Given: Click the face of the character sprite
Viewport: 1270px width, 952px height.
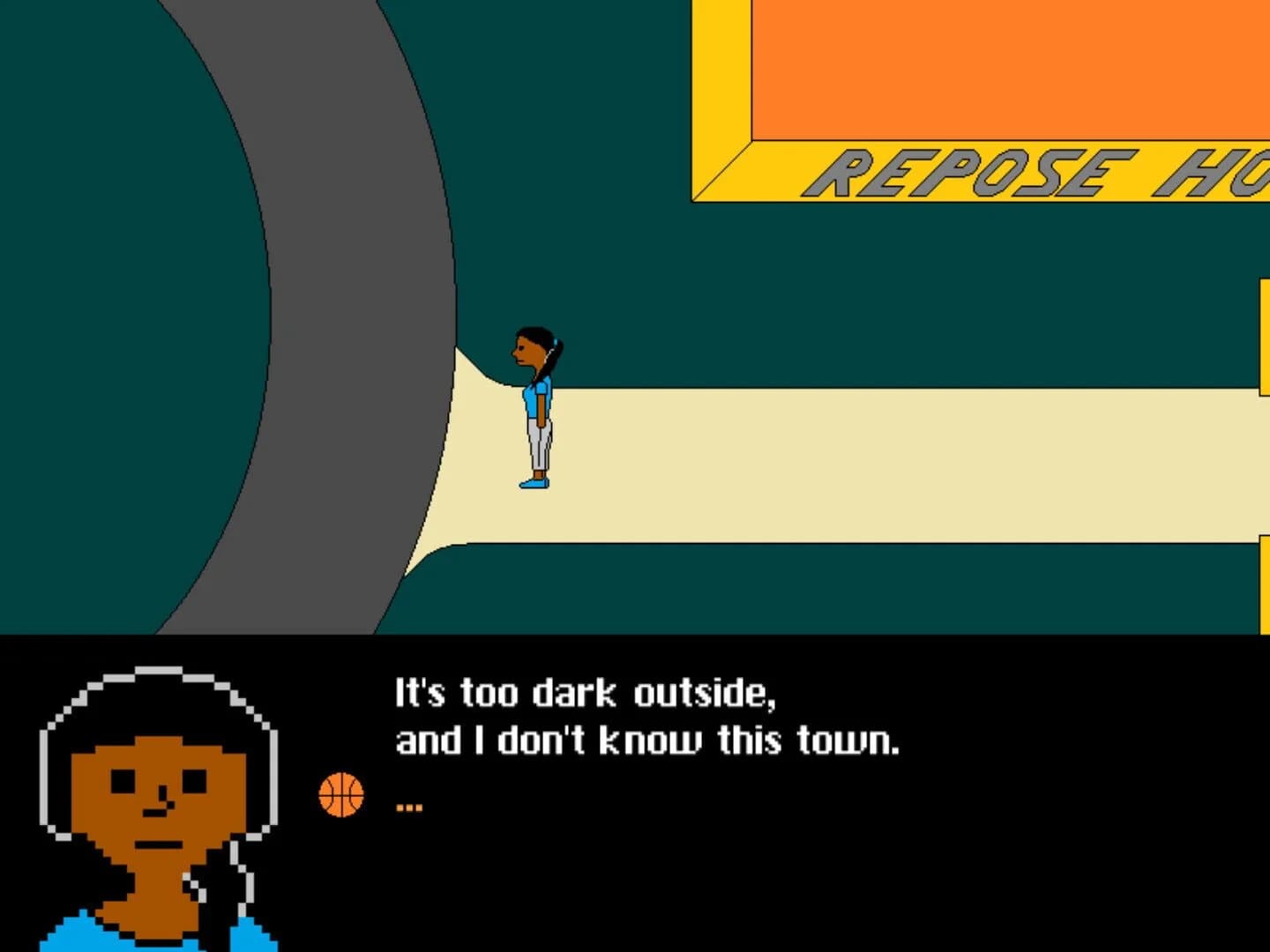Looking at the screenshot, I should pyautogui.click(x=527, y=351).
